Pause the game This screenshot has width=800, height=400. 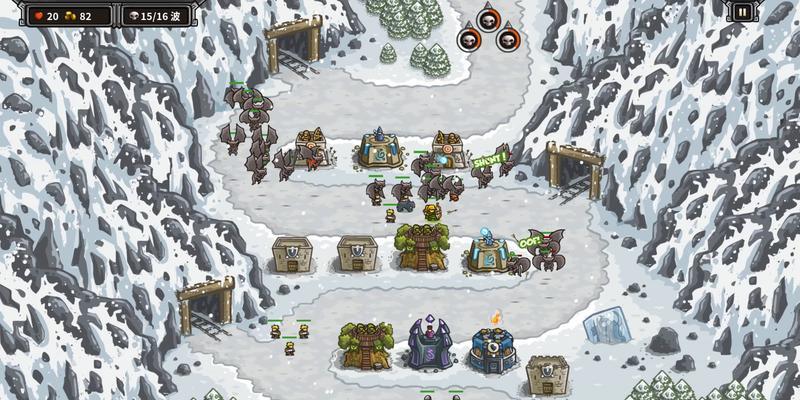pyautogui.click(x=742, y=12)
